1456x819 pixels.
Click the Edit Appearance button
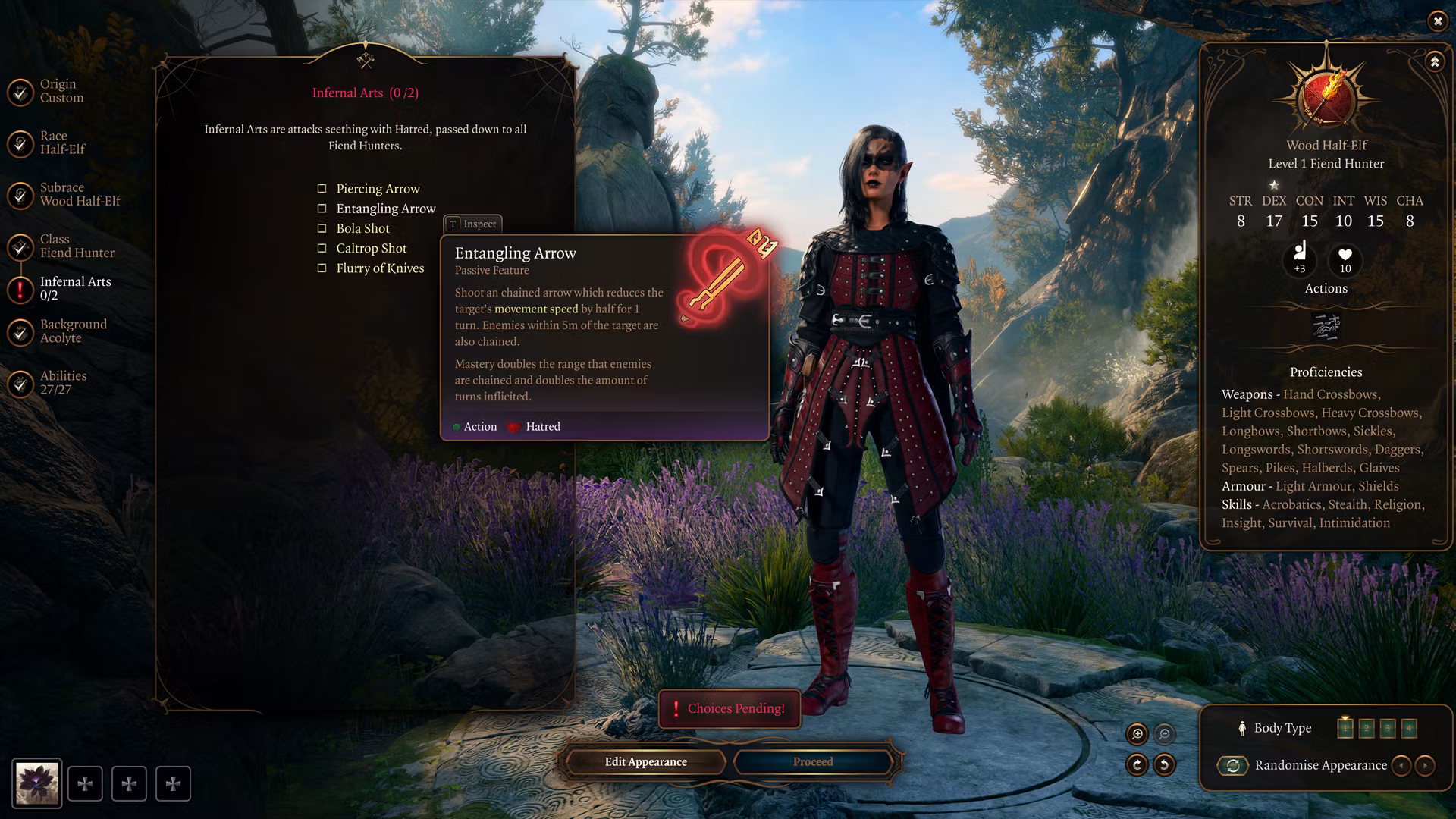coord(645,762)
